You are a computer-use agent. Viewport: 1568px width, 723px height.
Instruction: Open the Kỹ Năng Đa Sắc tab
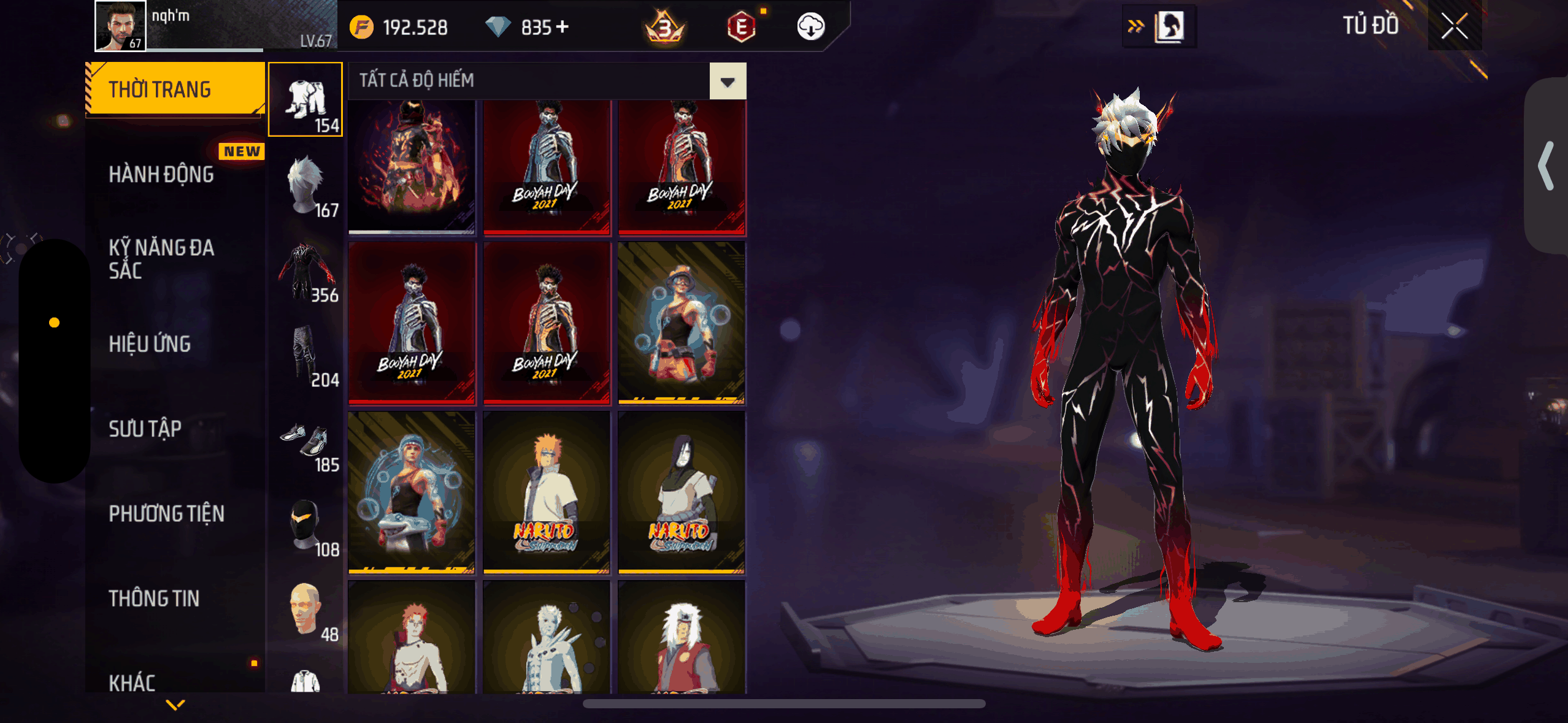(x=161, y=259)
